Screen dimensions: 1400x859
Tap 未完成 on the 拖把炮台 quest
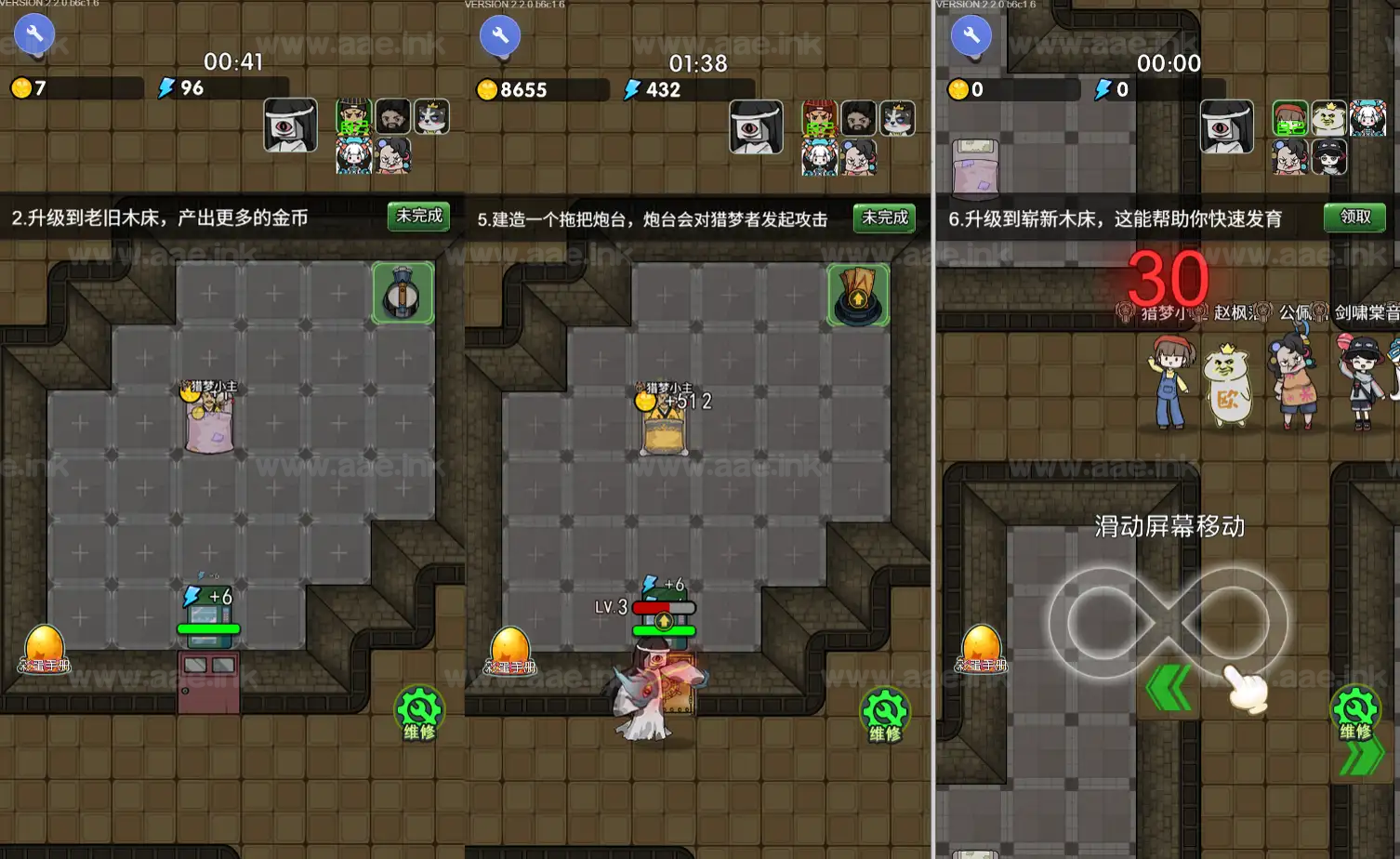[x=884, y=218]
